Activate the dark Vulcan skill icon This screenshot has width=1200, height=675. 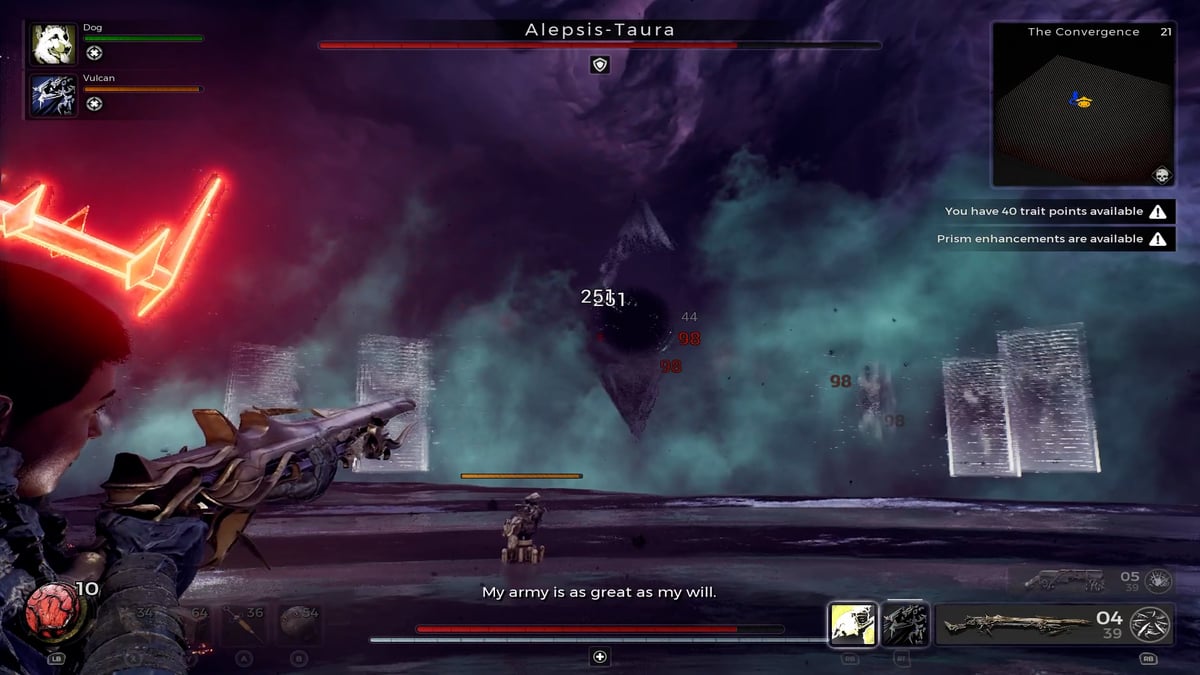click(906, 624)
